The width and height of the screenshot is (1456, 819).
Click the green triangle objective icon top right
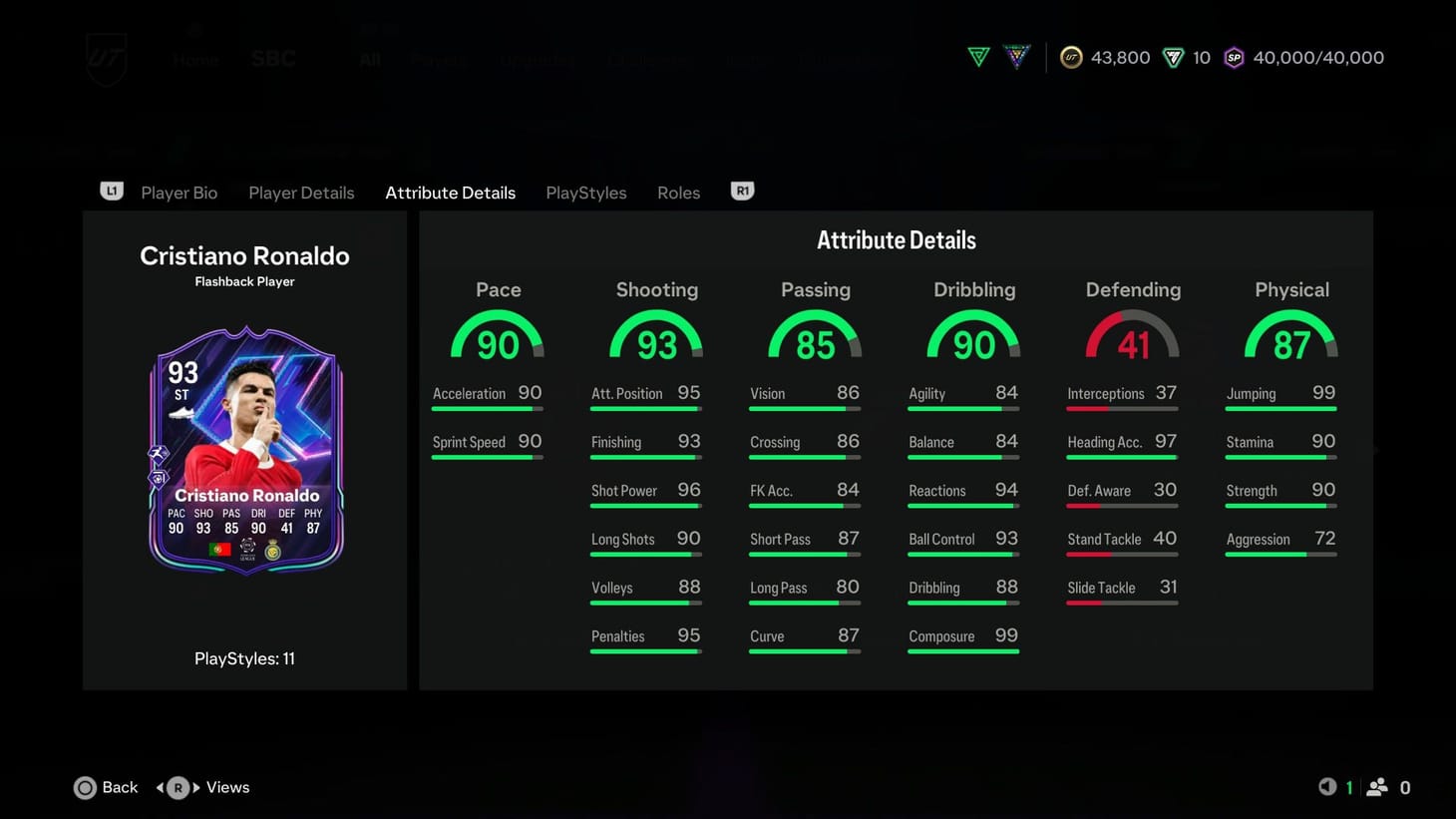click(977, 57)
